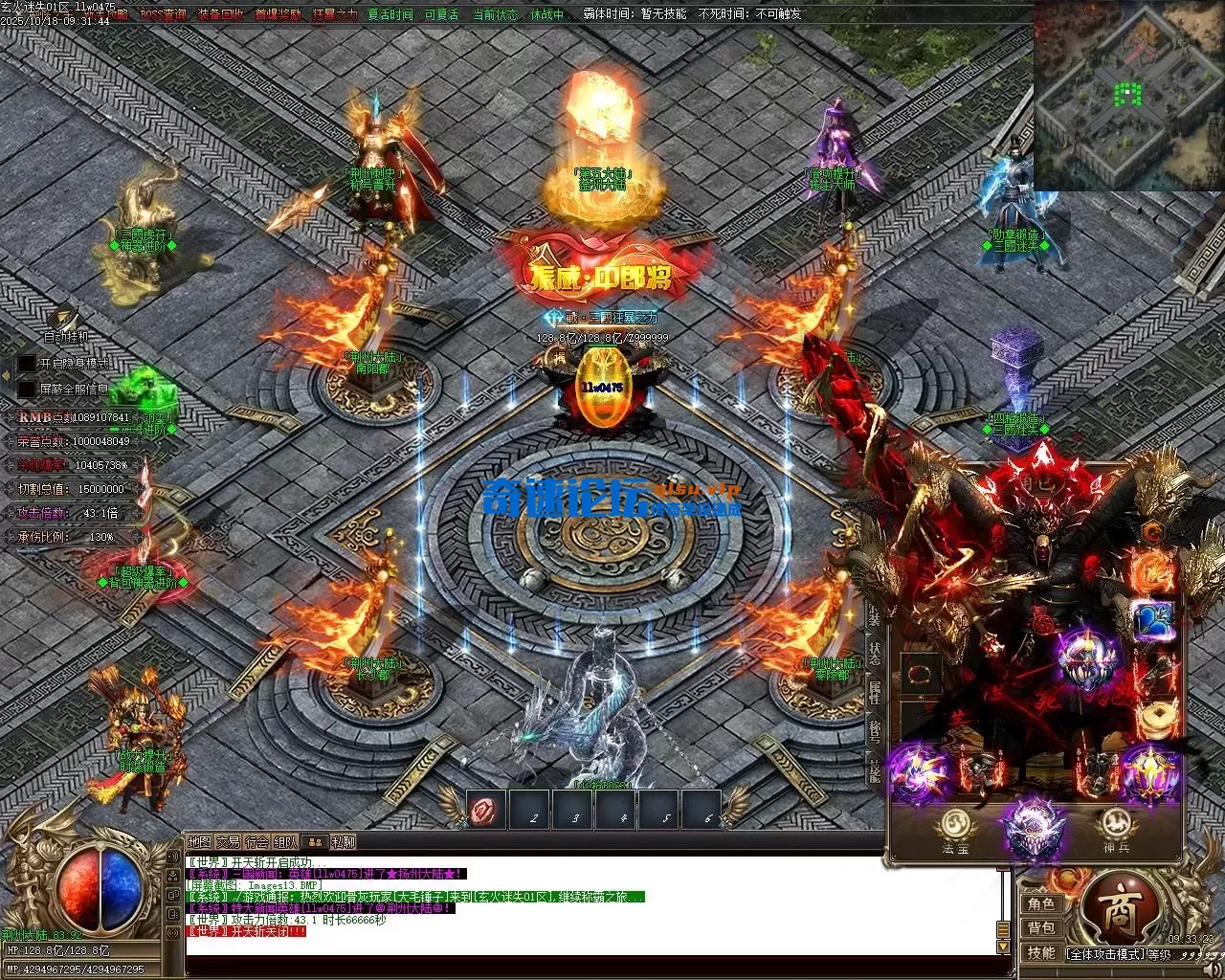
Task: Click the minimap in the corner
Action: pyautogui.click(x=1128, y=96)
